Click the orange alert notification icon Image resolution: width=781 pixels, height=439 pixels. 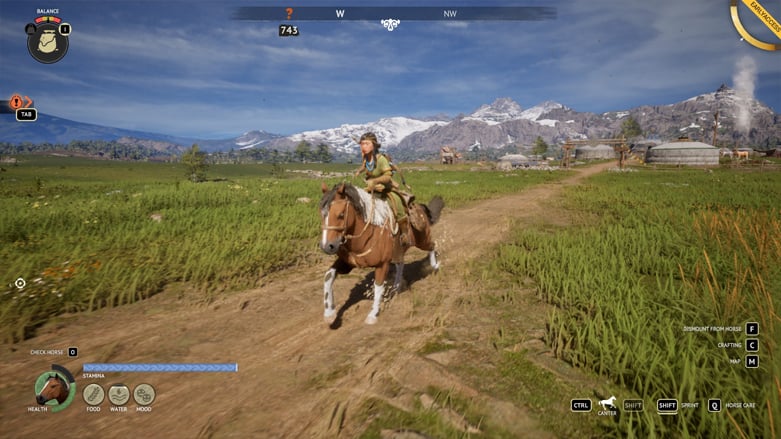tap(17, 102)
